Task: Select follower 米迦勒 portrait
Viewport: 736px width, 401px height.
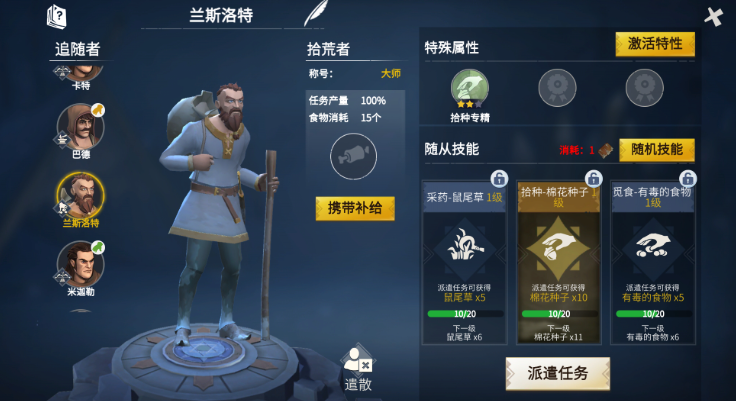Action: click(x=80, y=264)
